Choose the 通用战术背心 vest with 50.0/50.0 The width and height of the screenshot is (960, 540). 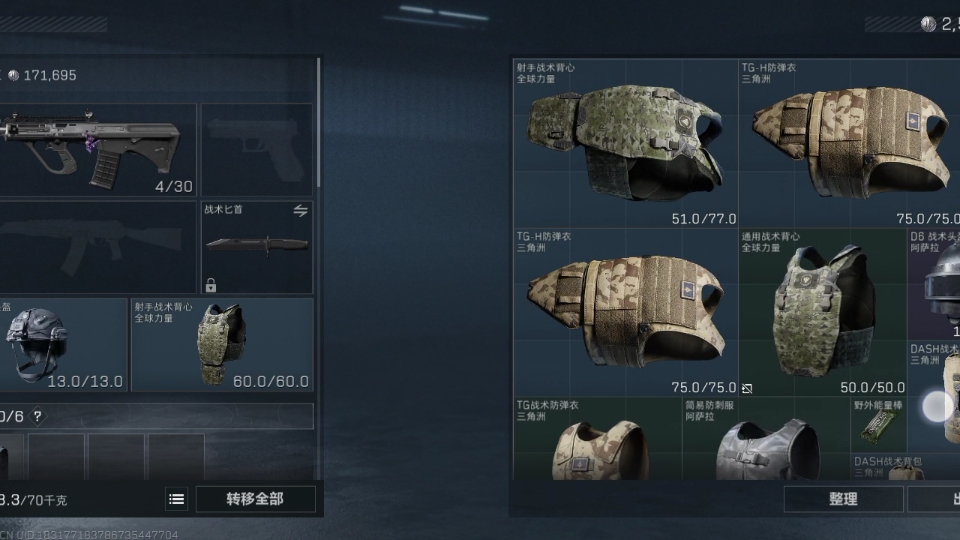click(823, 313)
